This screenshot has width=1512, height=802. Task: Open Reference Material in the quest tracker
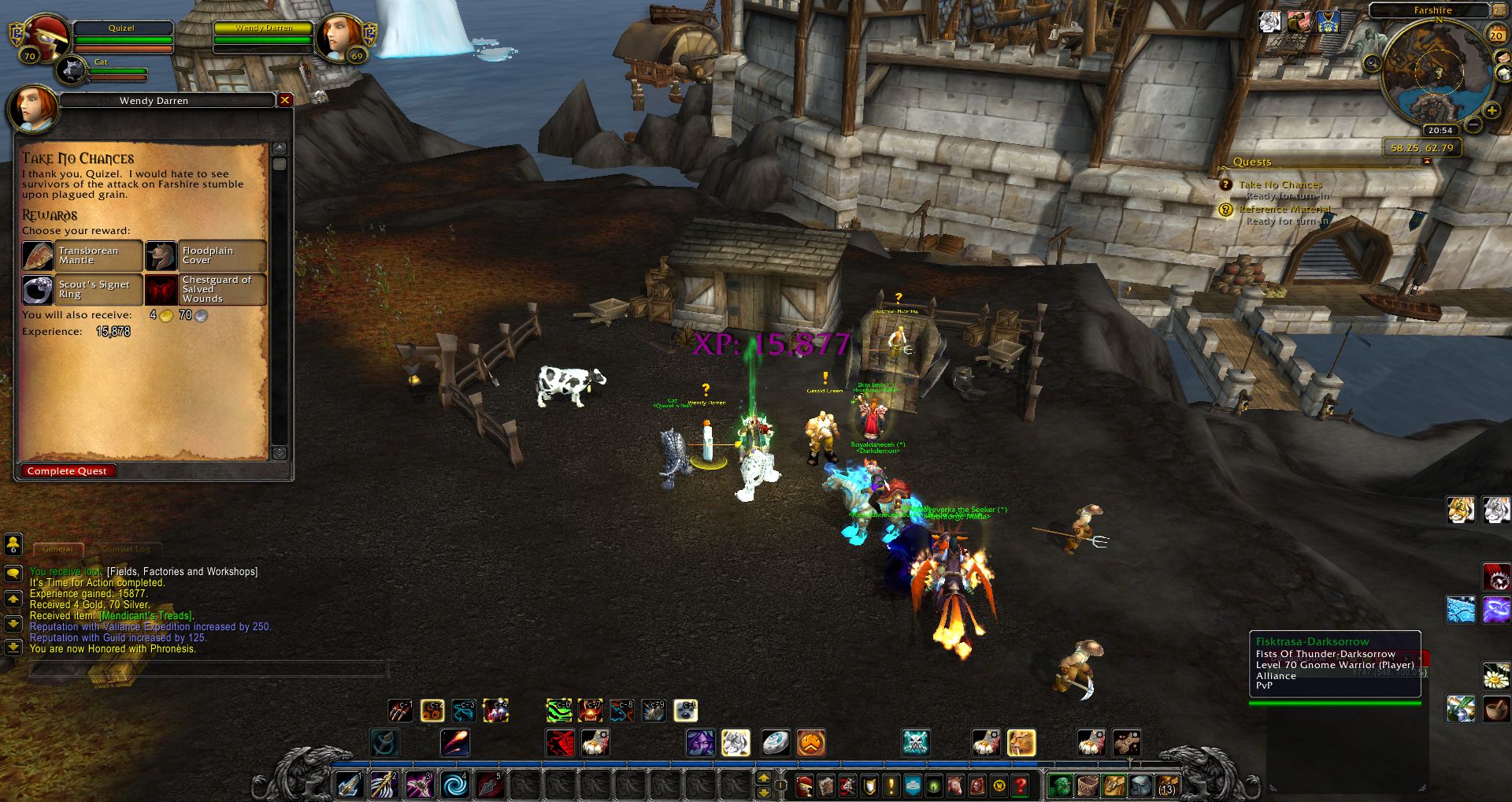(1284, 210)
